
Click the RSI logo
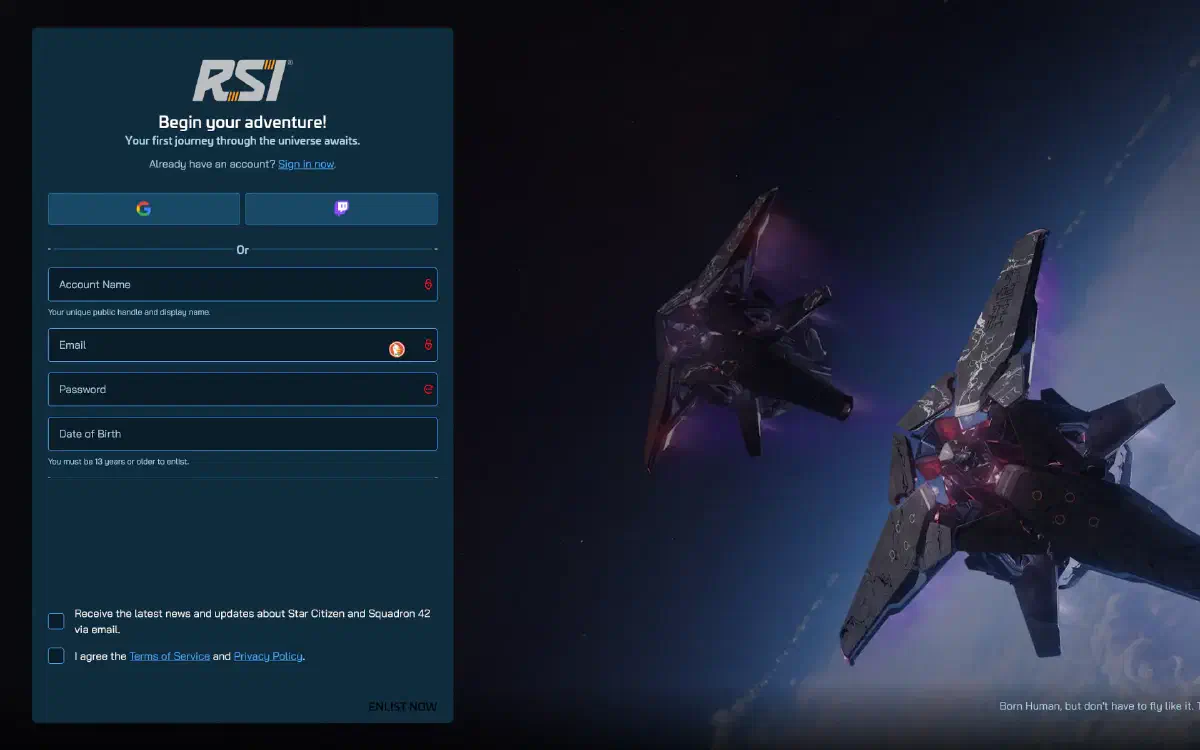(x=242, y=81)
